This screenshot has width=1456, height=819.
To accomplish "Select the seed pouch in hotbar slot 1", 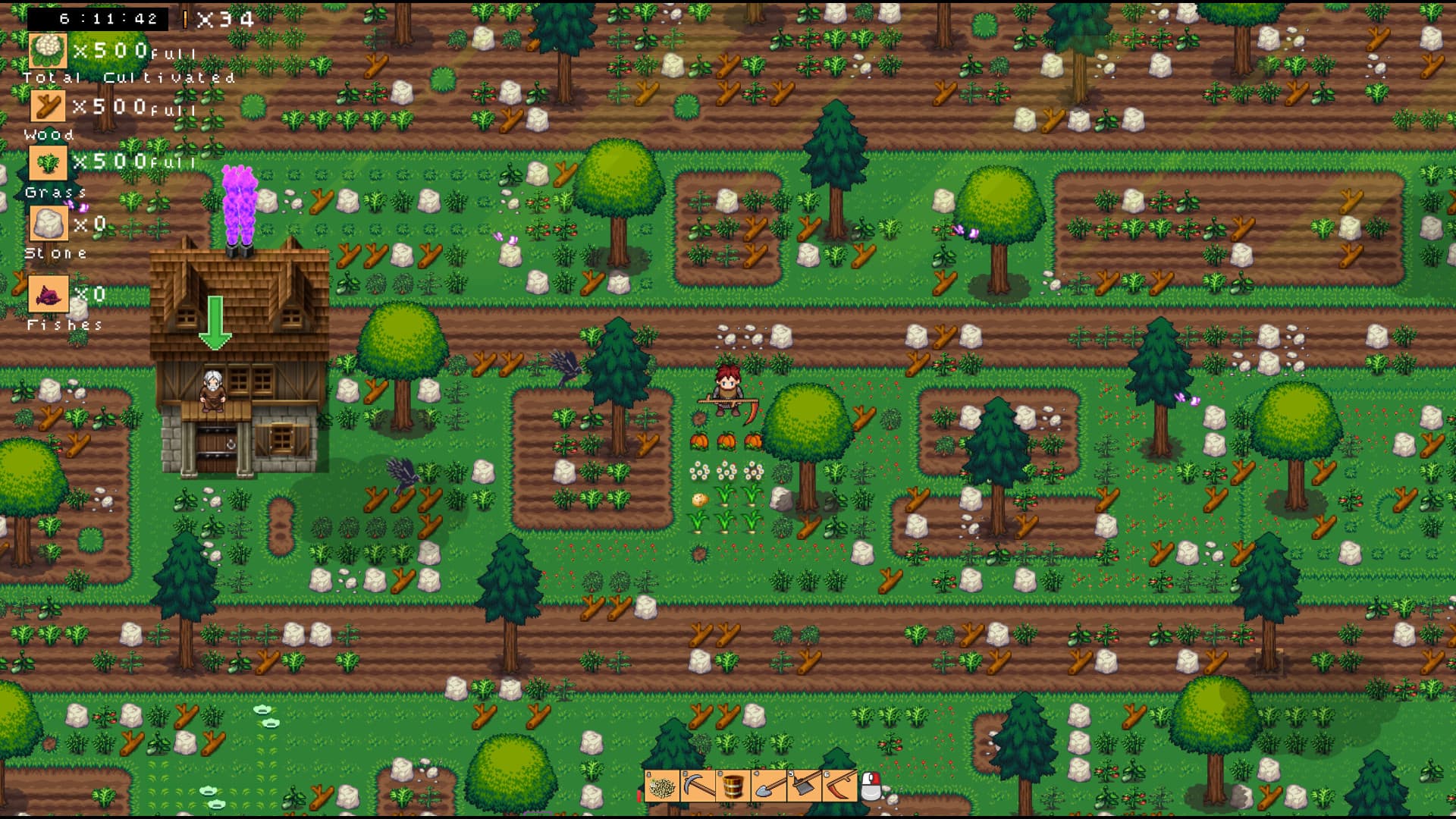I will 663,786.
